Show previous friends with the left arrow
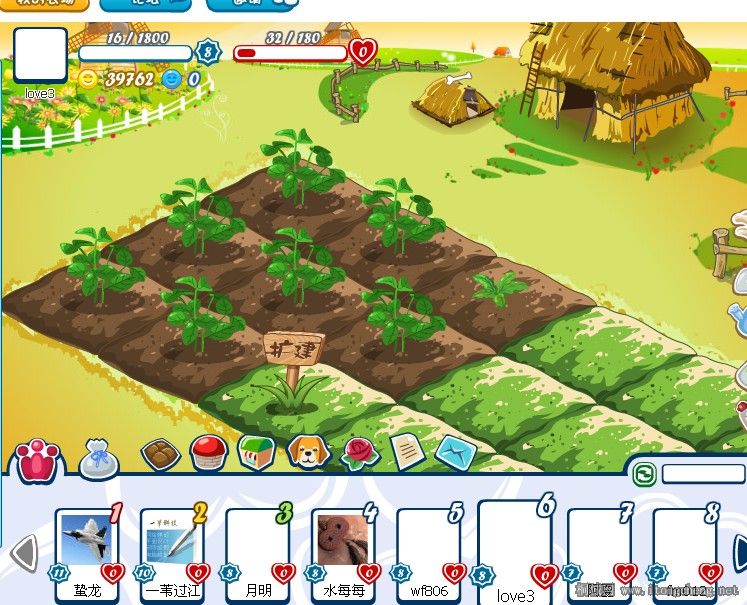This screenshot has width=747, height=605. click(x=23, y=553)
